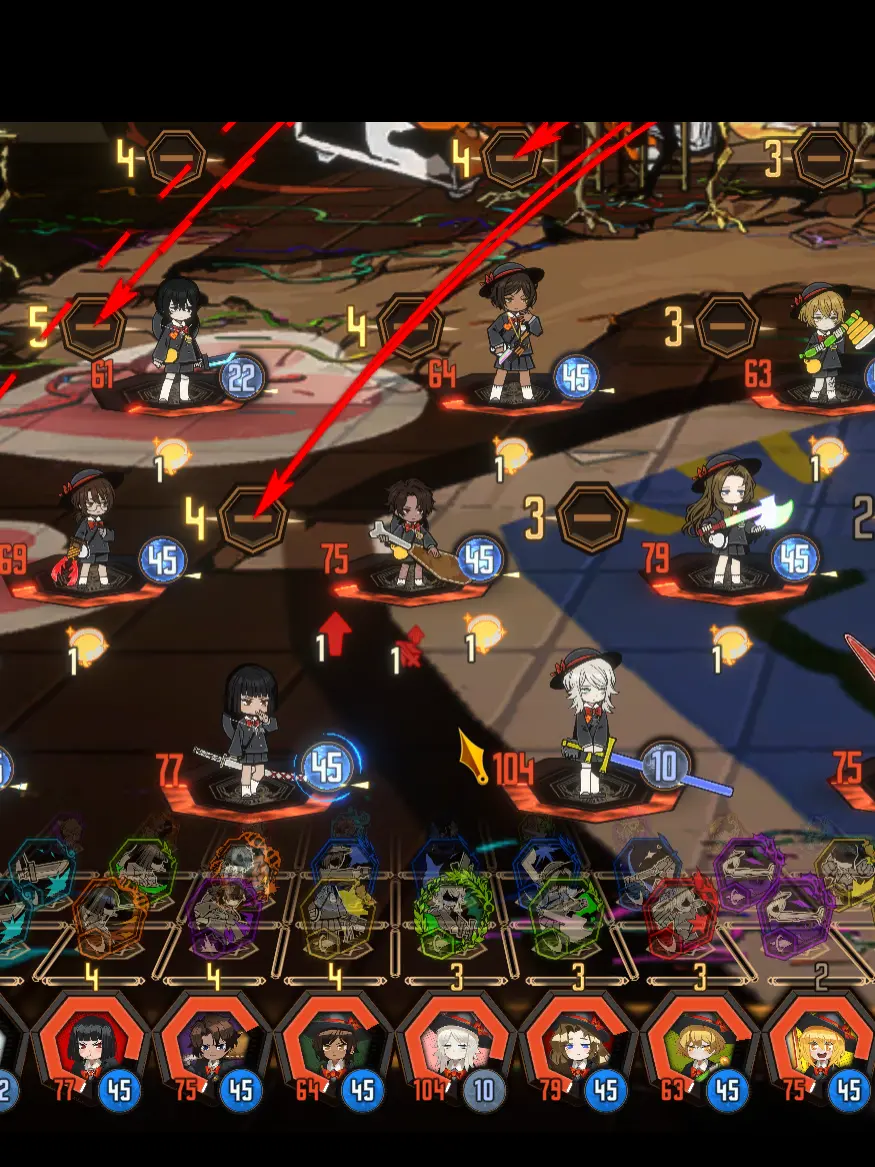Select the skill slot beside the 64 HP unit

click(411, 326)
